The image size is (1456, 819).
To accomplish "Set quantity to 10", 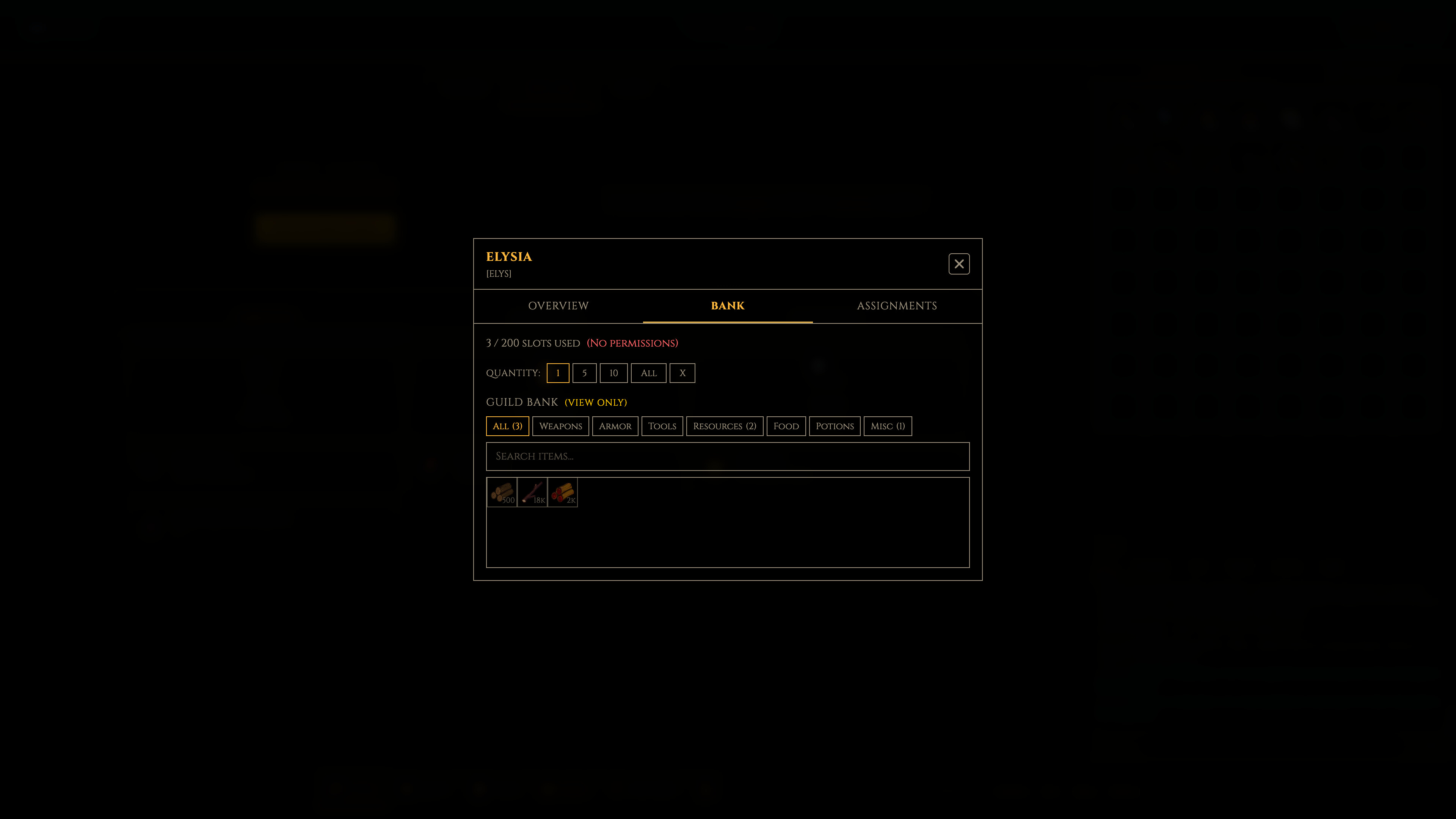I will (613, 373).
